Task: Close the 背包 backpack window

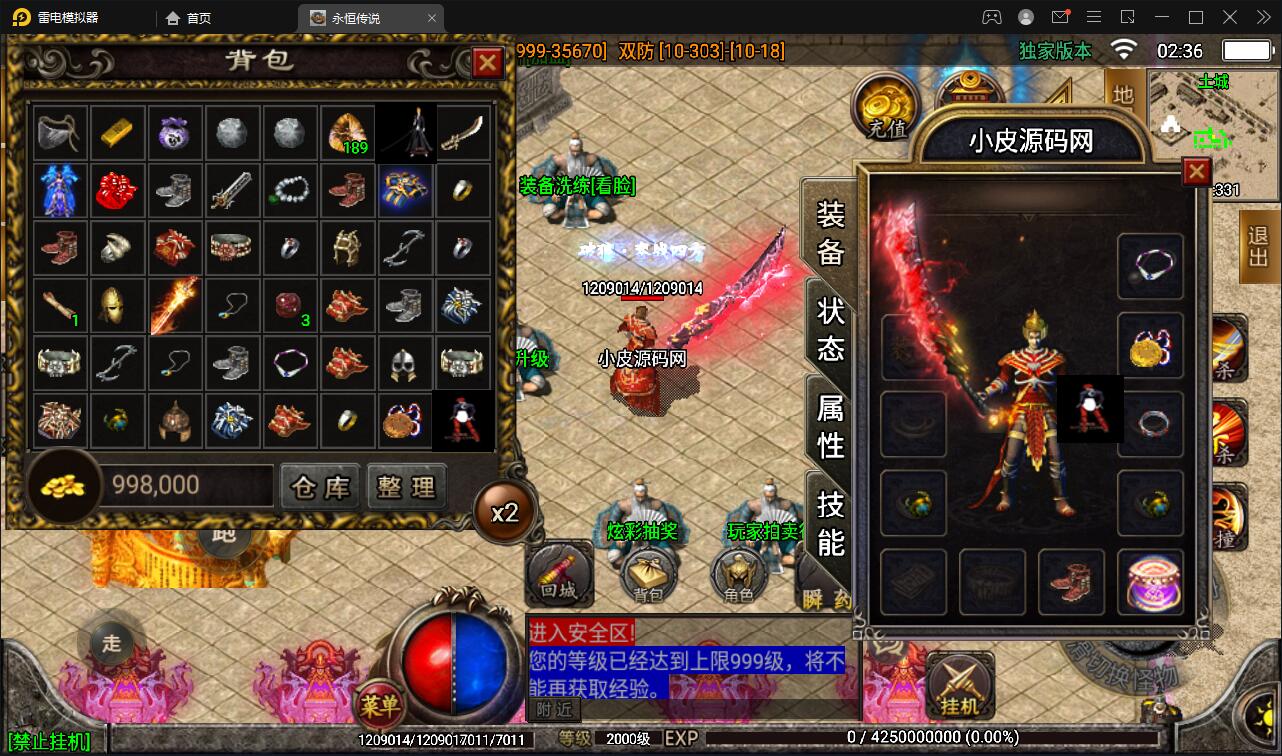Action: coord(487,64)
